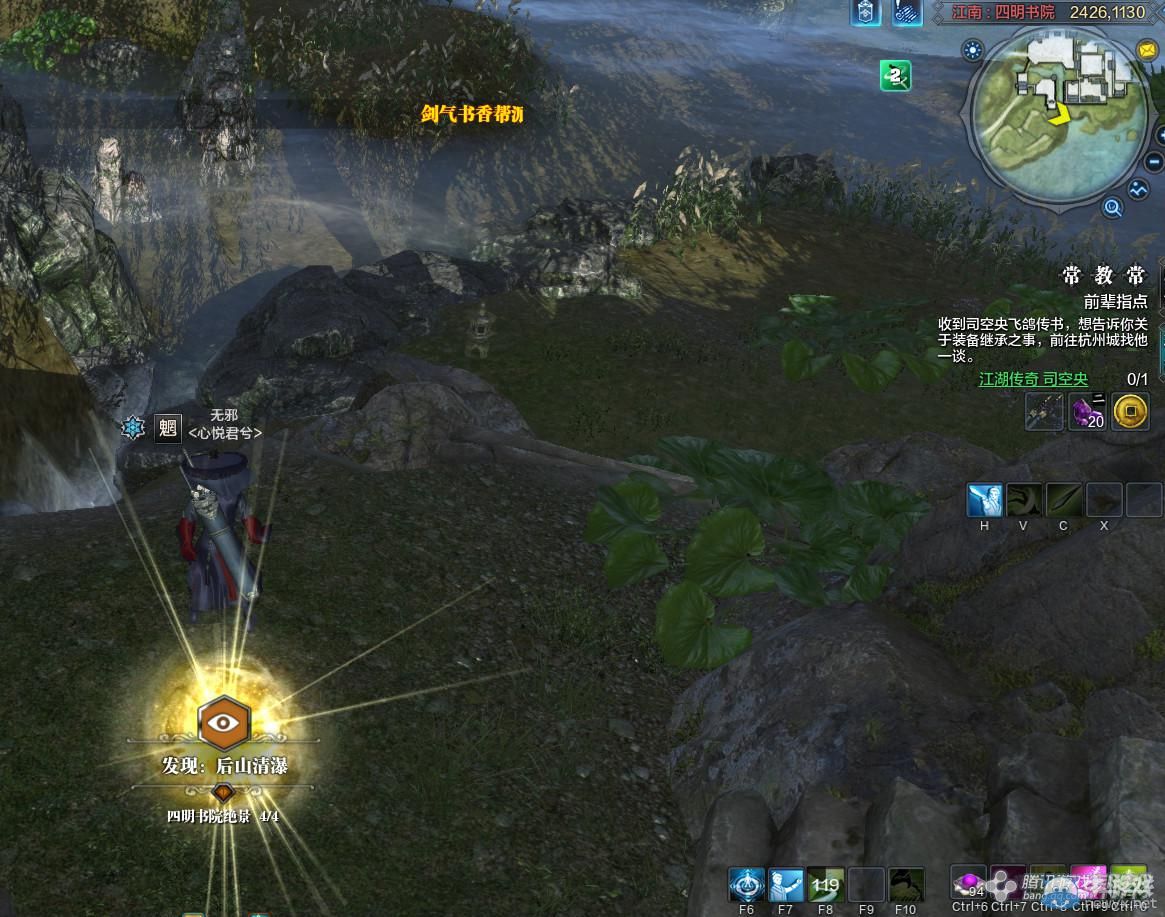Viewport: 1165px width, 917px height.
Task: Select the gold coin quest reward
Action: [1130, 411]
